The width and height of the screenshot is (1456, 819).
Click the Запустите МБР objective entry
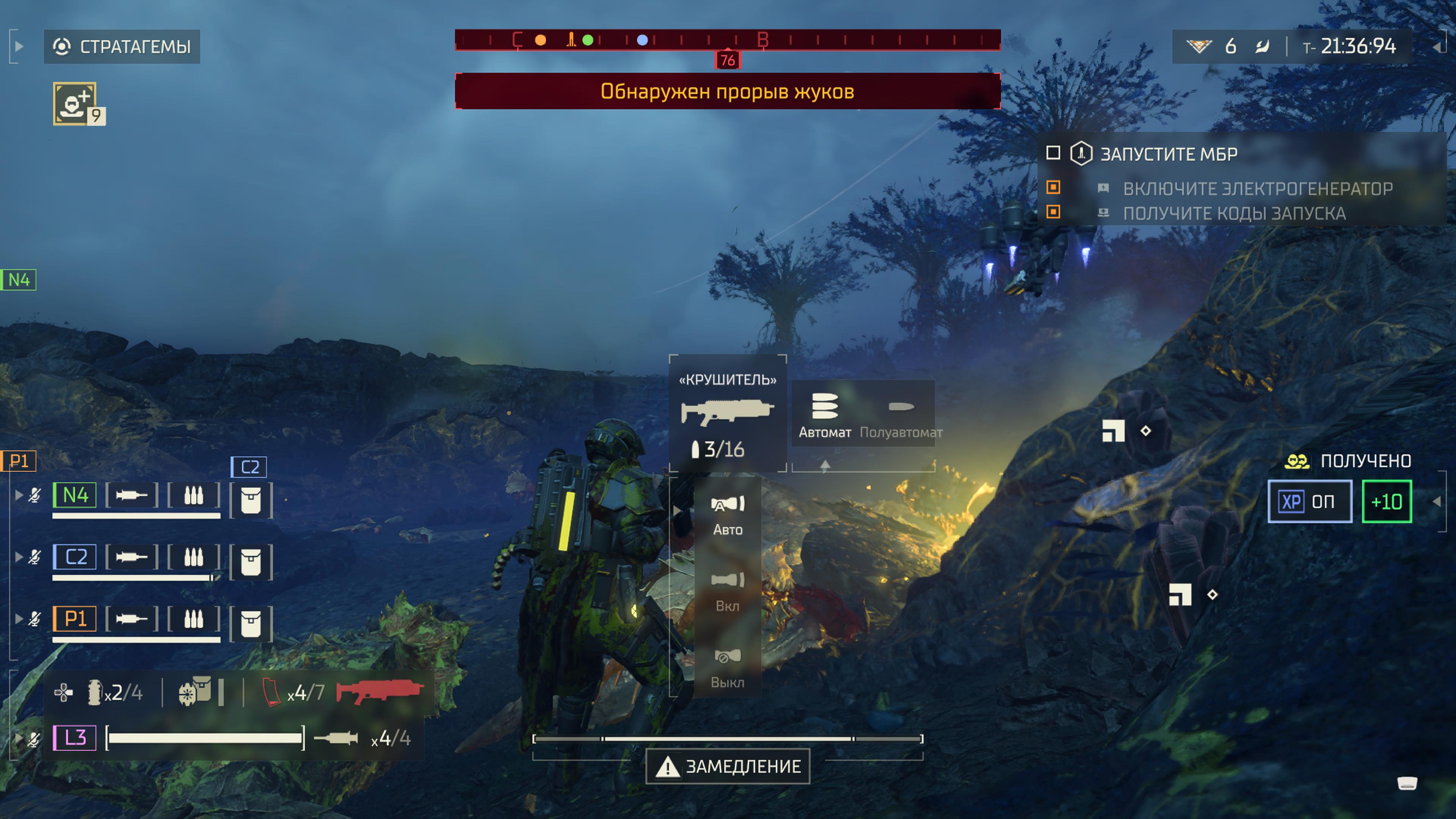[1168, 154]
